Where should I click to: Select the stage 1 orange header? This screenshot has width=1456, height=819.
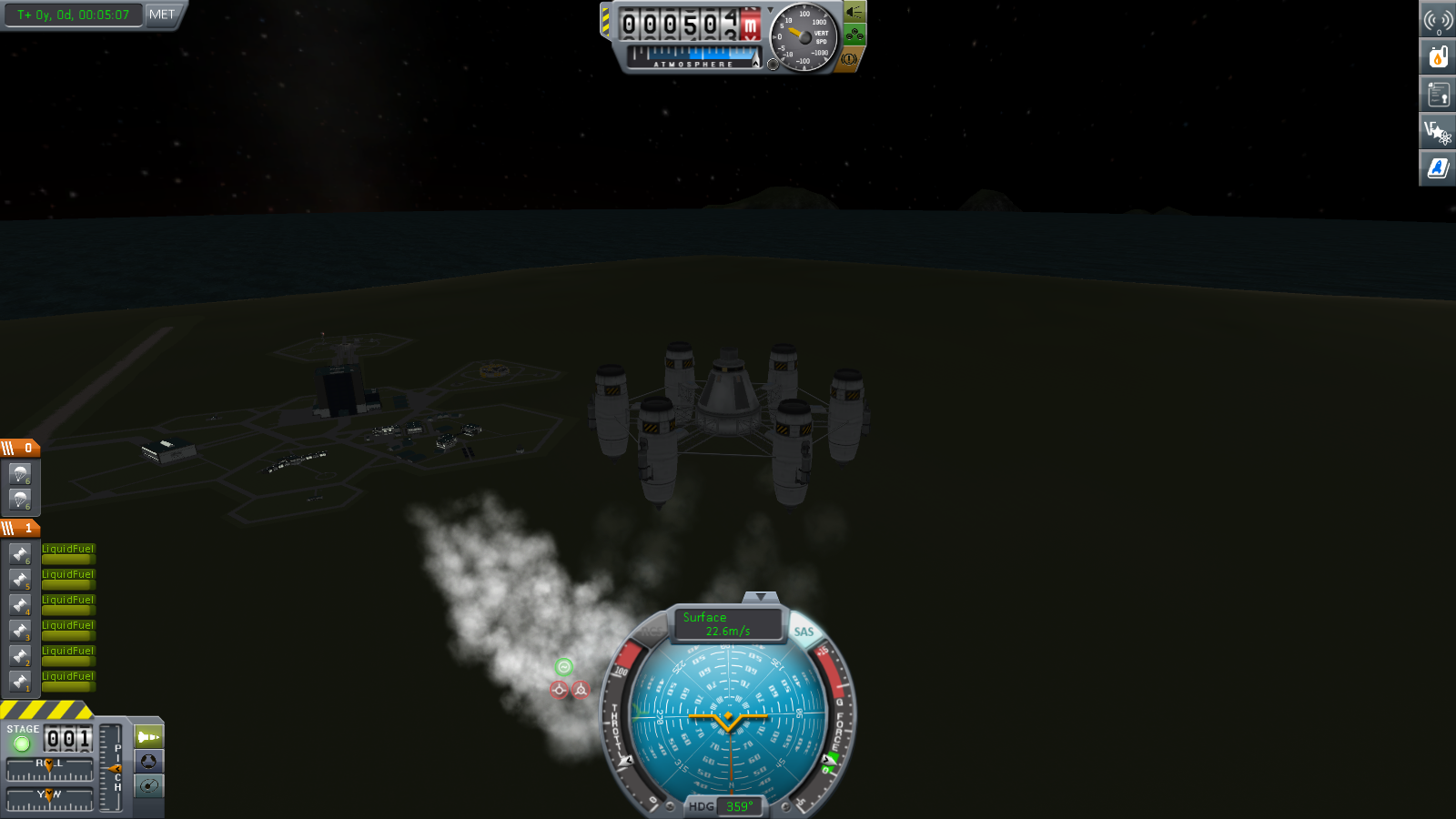pos(20,528)
